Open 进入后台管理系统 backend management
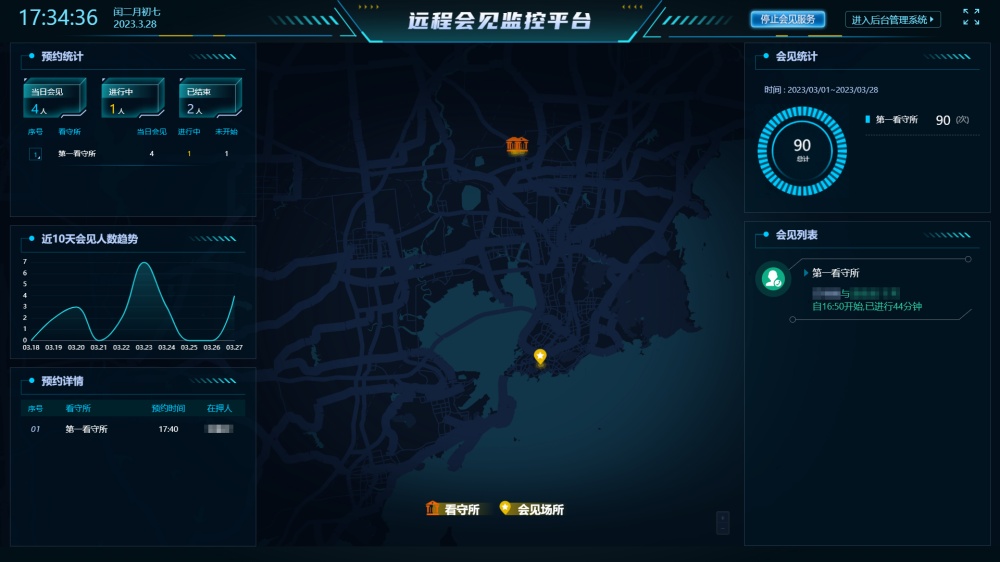The height and width of the screenshot is (562, 1000). pyautogui.click(x=893, y=20)
